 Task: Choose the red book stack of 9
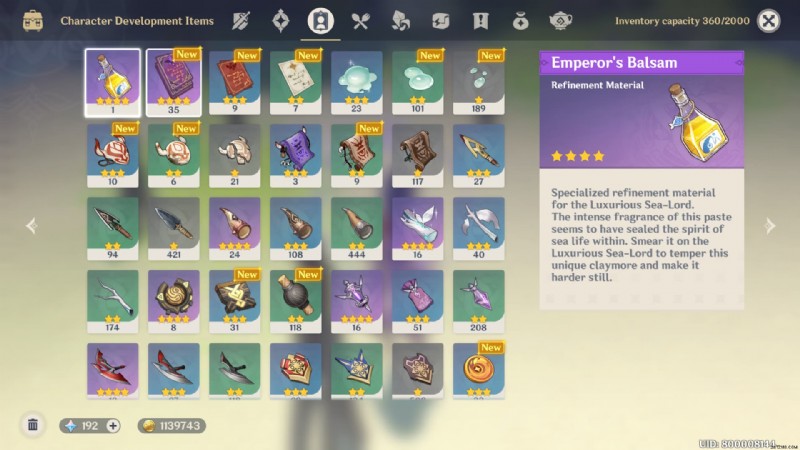(235, 81)
